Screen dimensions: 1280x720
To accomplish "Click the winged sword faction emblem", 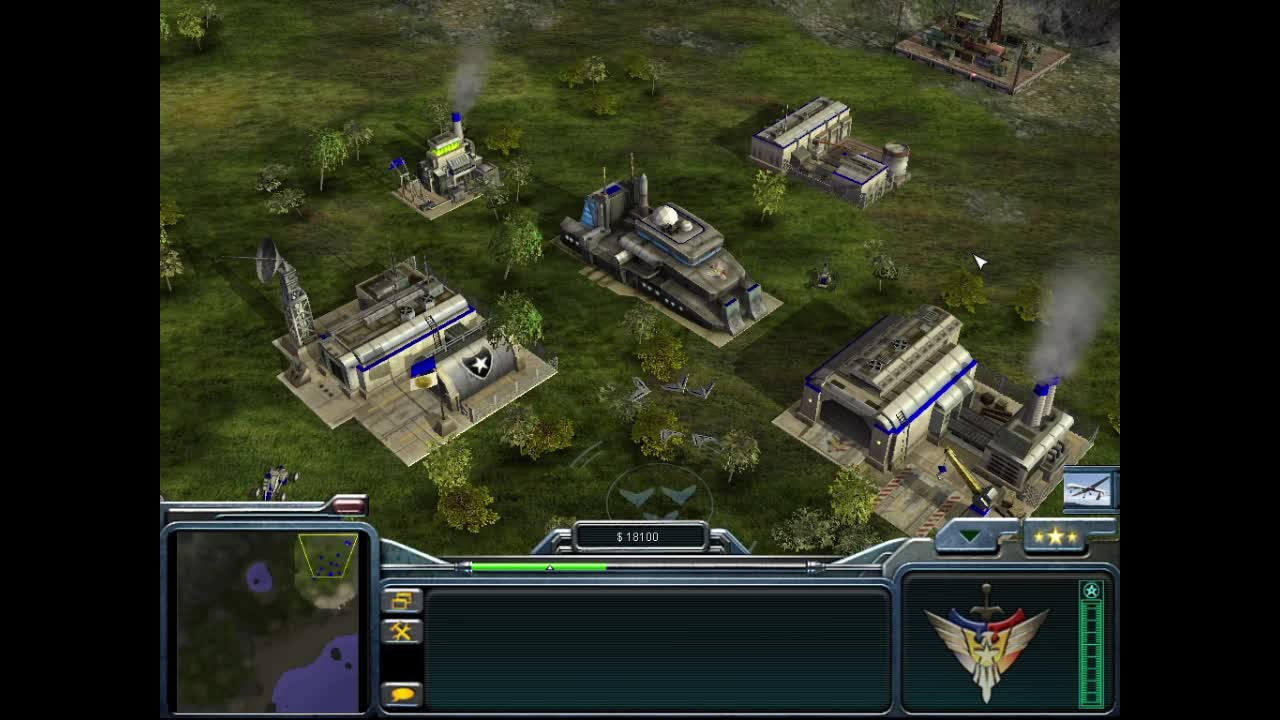I will (987, 640).
